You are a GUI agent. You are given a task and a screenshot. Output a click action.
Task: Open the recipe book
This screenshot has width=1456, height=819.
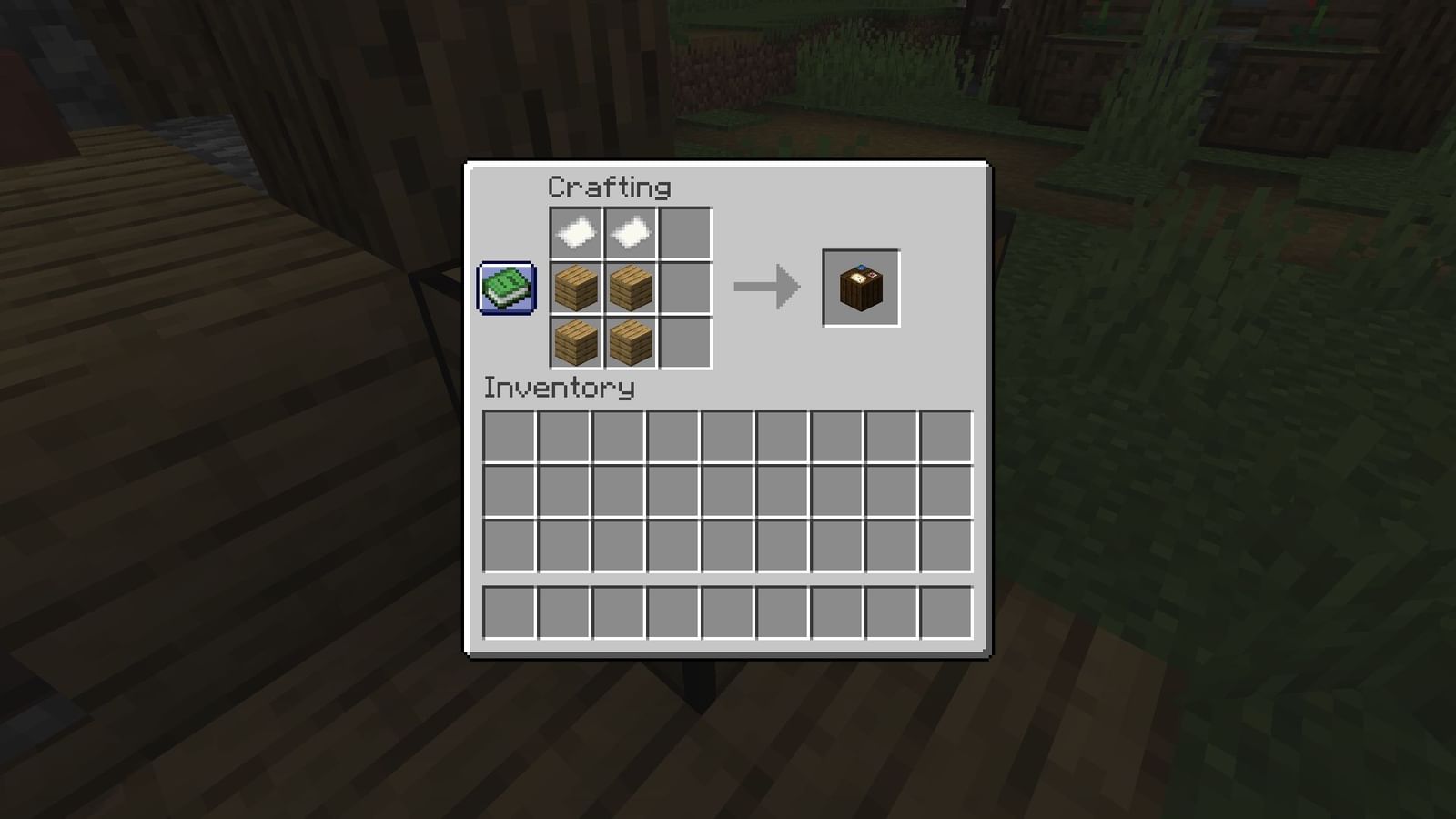click(x=507, y=286)
